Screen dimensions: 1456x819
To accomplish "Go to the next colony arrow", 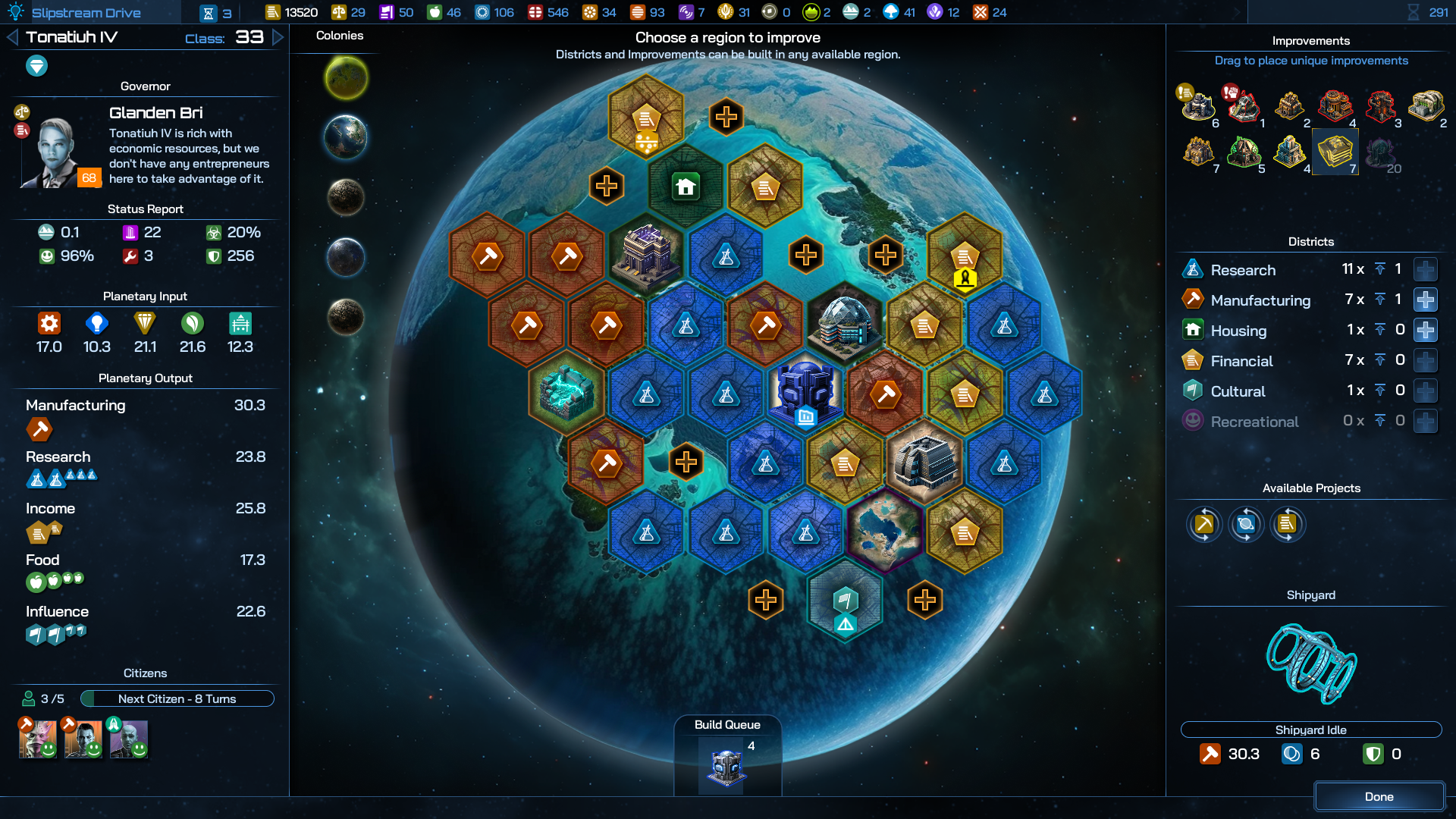I will (x=278, y=37).
